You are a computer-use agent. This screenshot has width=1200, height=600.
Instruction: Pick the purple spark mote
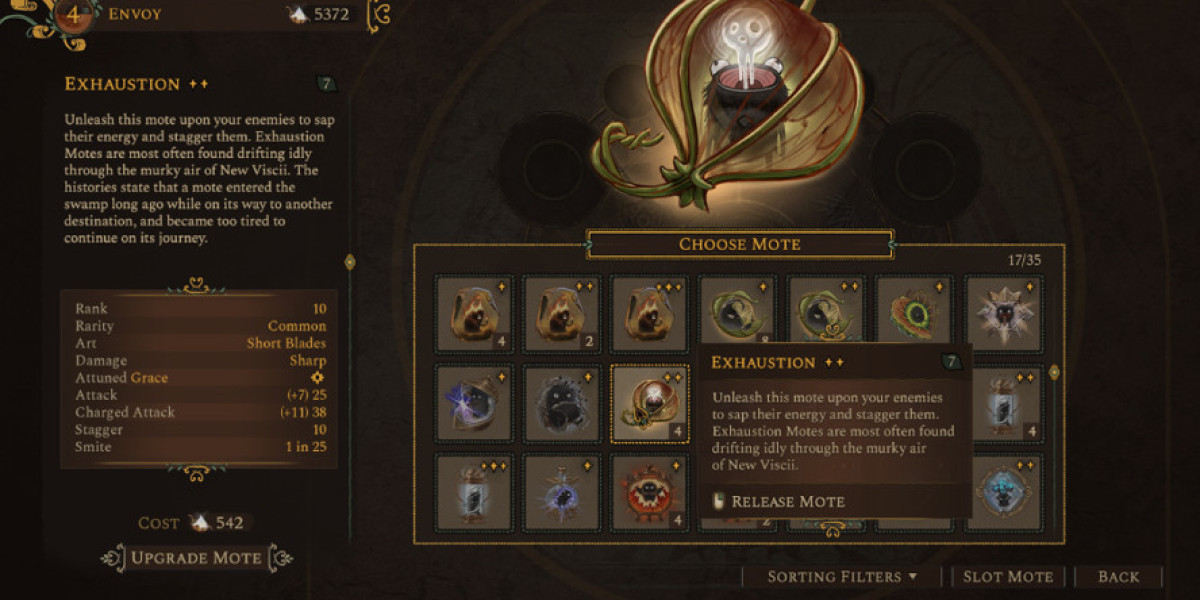tap(562, 492)
